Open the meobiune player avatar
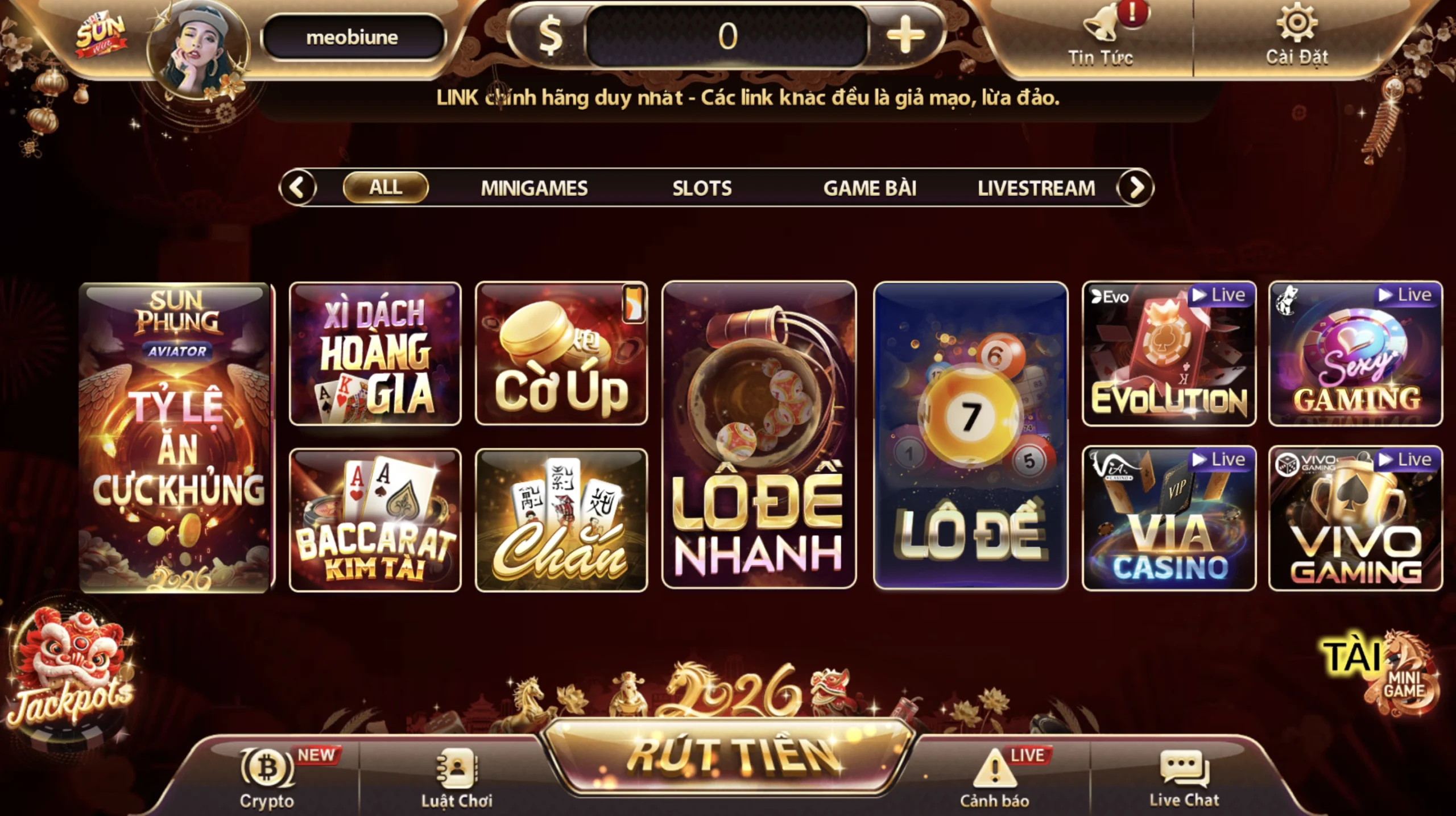The width and height of the screenshot is (1456, 816). 197,50
